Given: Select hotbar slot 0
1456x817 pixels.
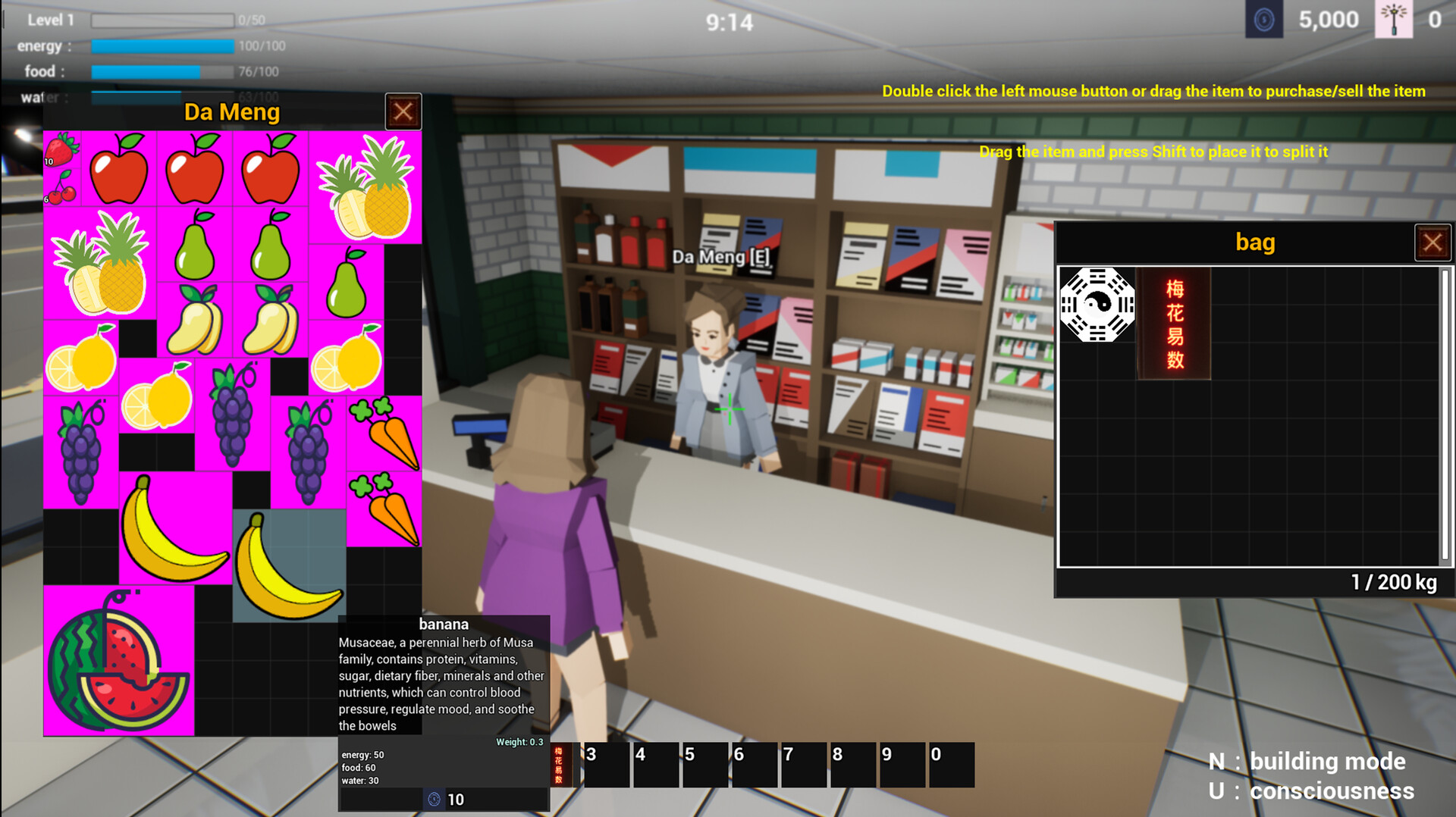Looking at the screenshot, I should click(952, 764).
